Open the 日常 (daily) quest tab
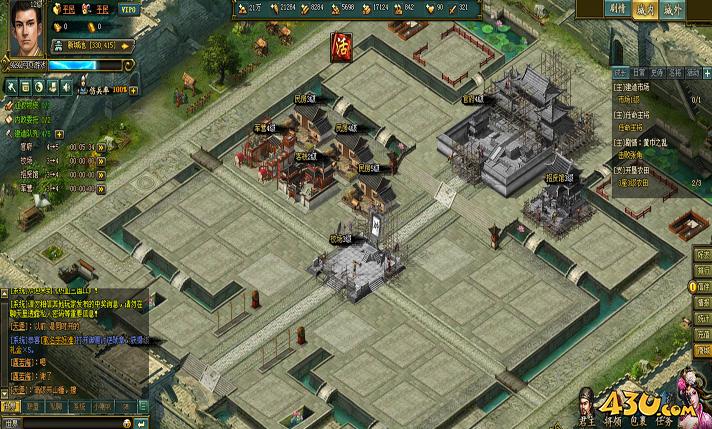Screen dimensions: 712x429 click(x=639, y=73)
